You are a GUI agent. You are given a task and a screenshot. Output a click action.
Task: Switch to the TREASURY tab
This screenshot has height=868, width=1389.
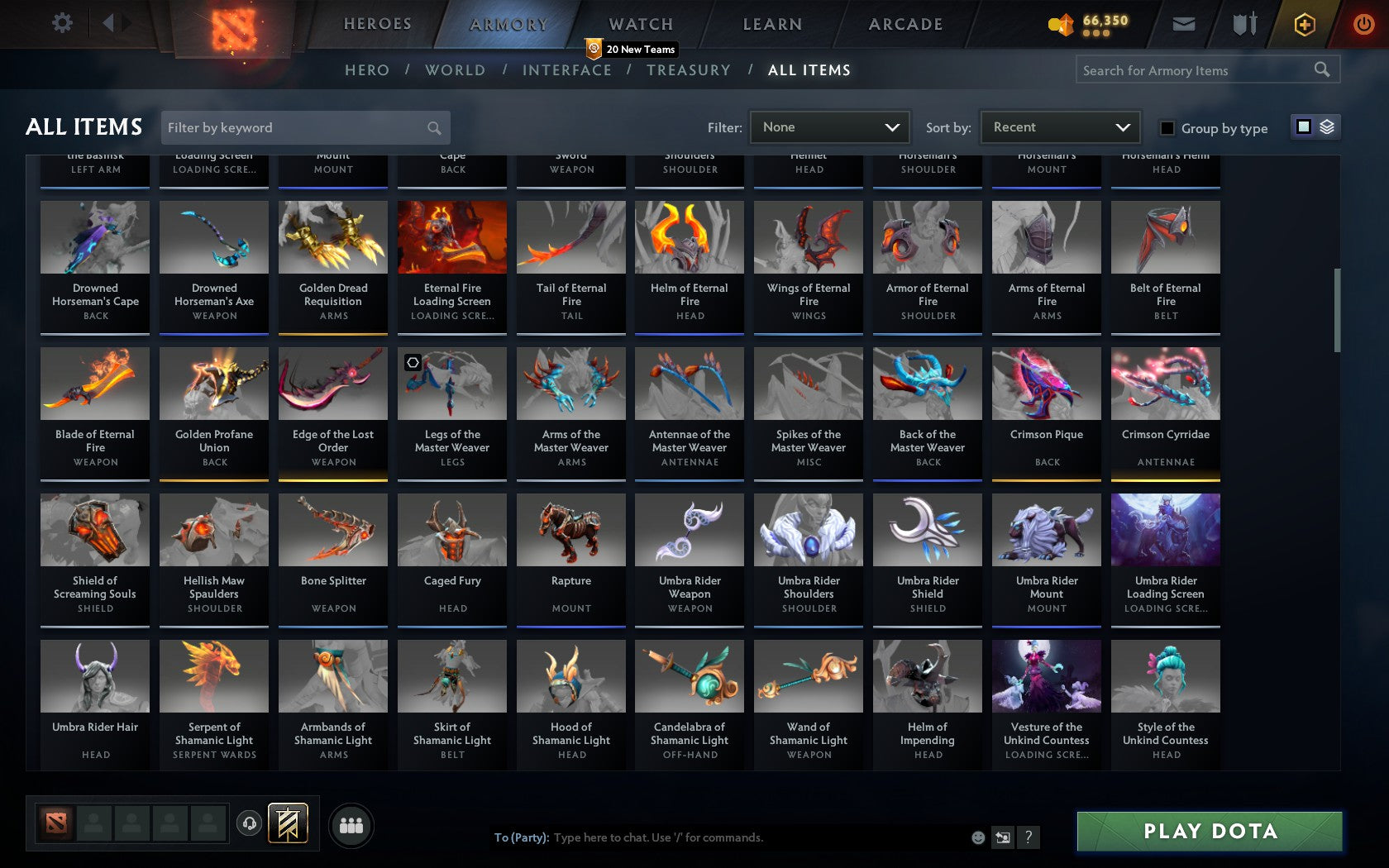[x=689, y=70]
